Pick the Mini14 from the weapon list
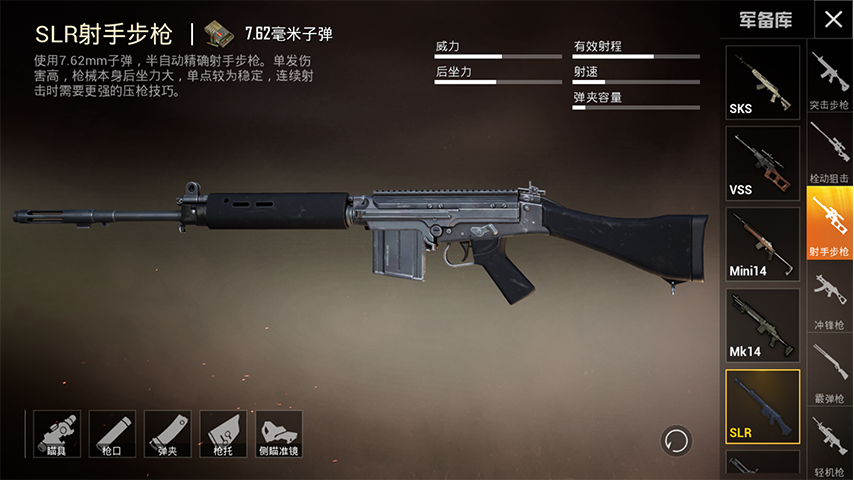The image size is (854, 480). pyautogui.click(x=762, y=244)
